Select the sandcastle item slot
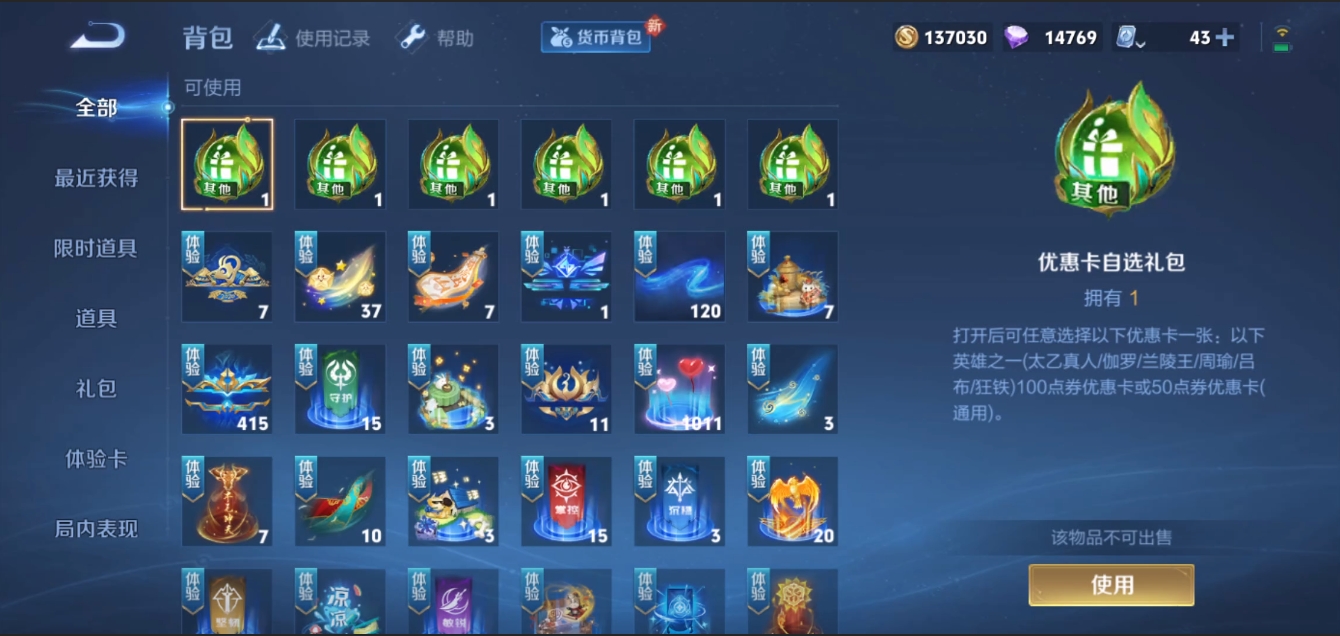Screen dimensions: 1340x636 point(793,277)
